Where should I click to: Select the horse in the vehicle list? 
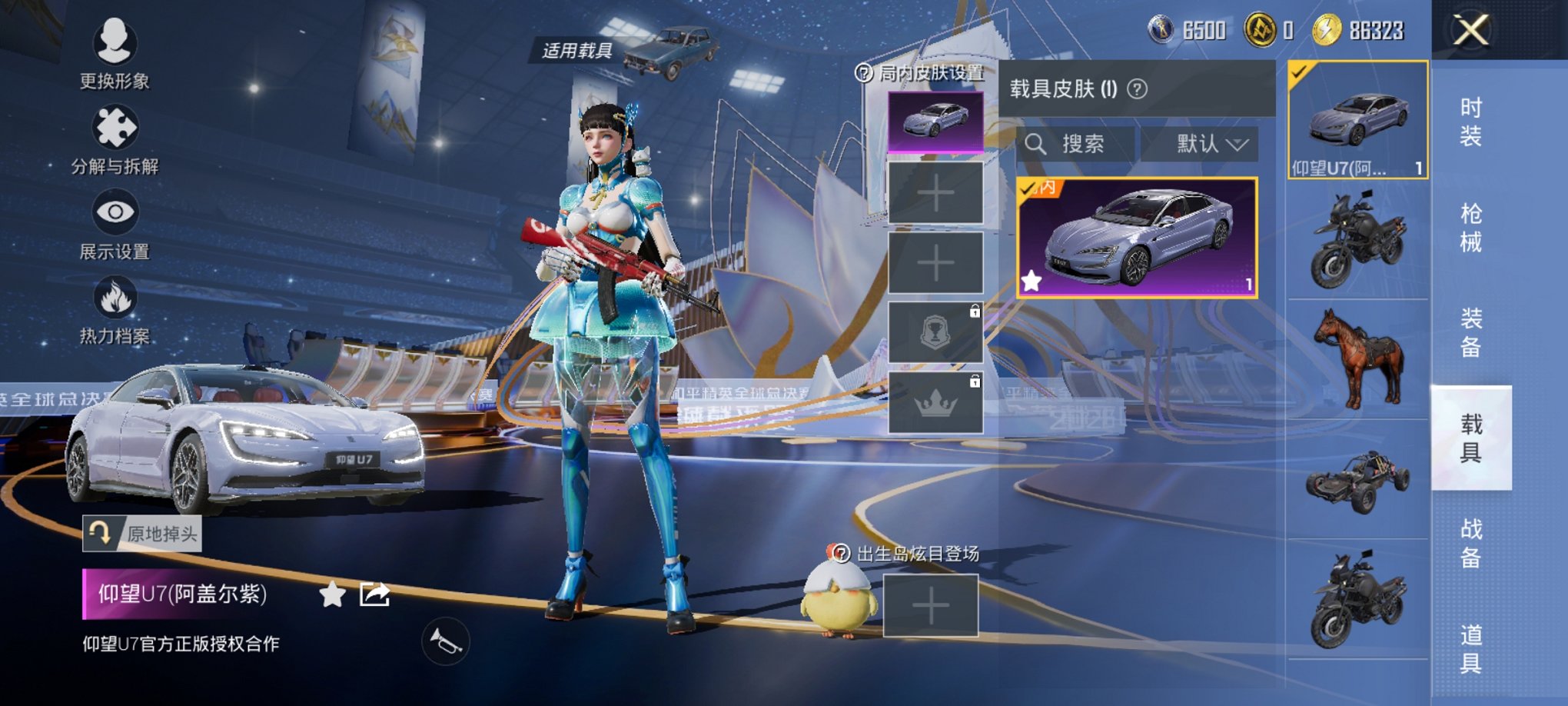[1358, 358]
